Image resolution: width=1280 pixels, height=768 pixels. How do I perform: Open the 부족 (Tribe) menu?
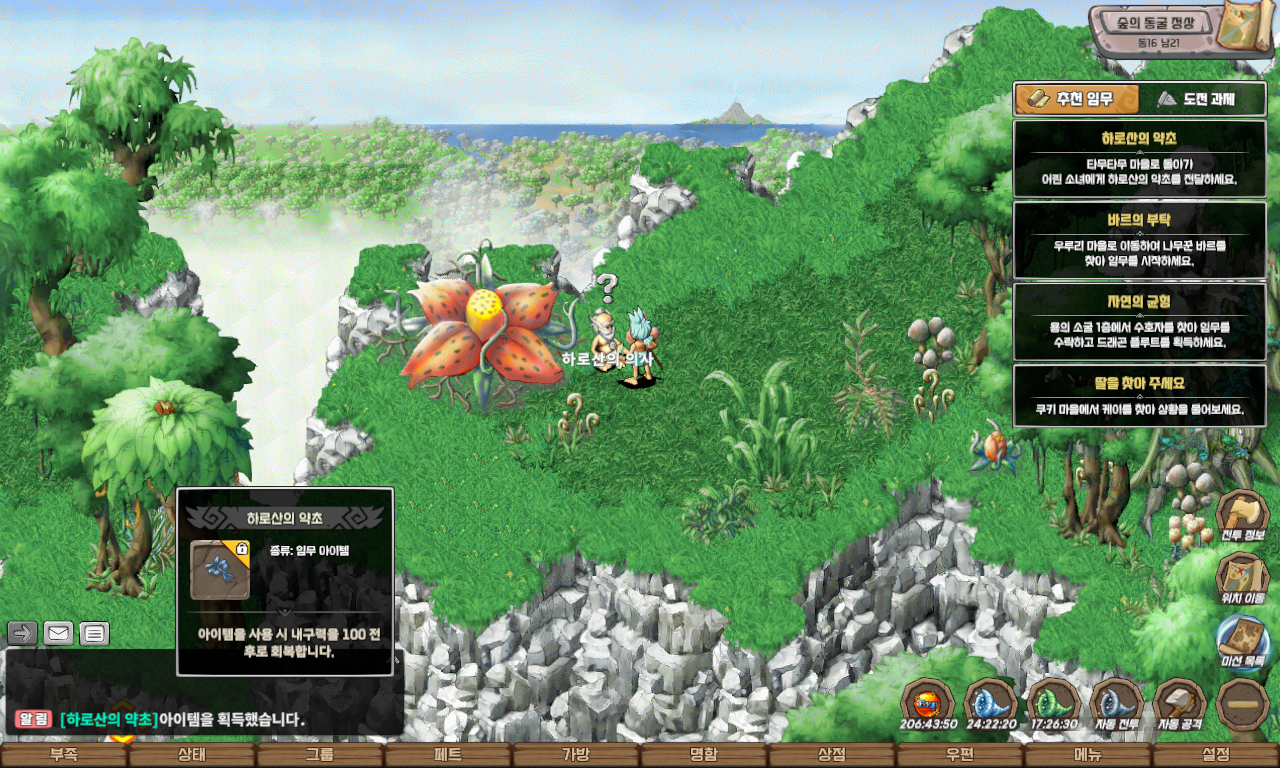(64, 756)
